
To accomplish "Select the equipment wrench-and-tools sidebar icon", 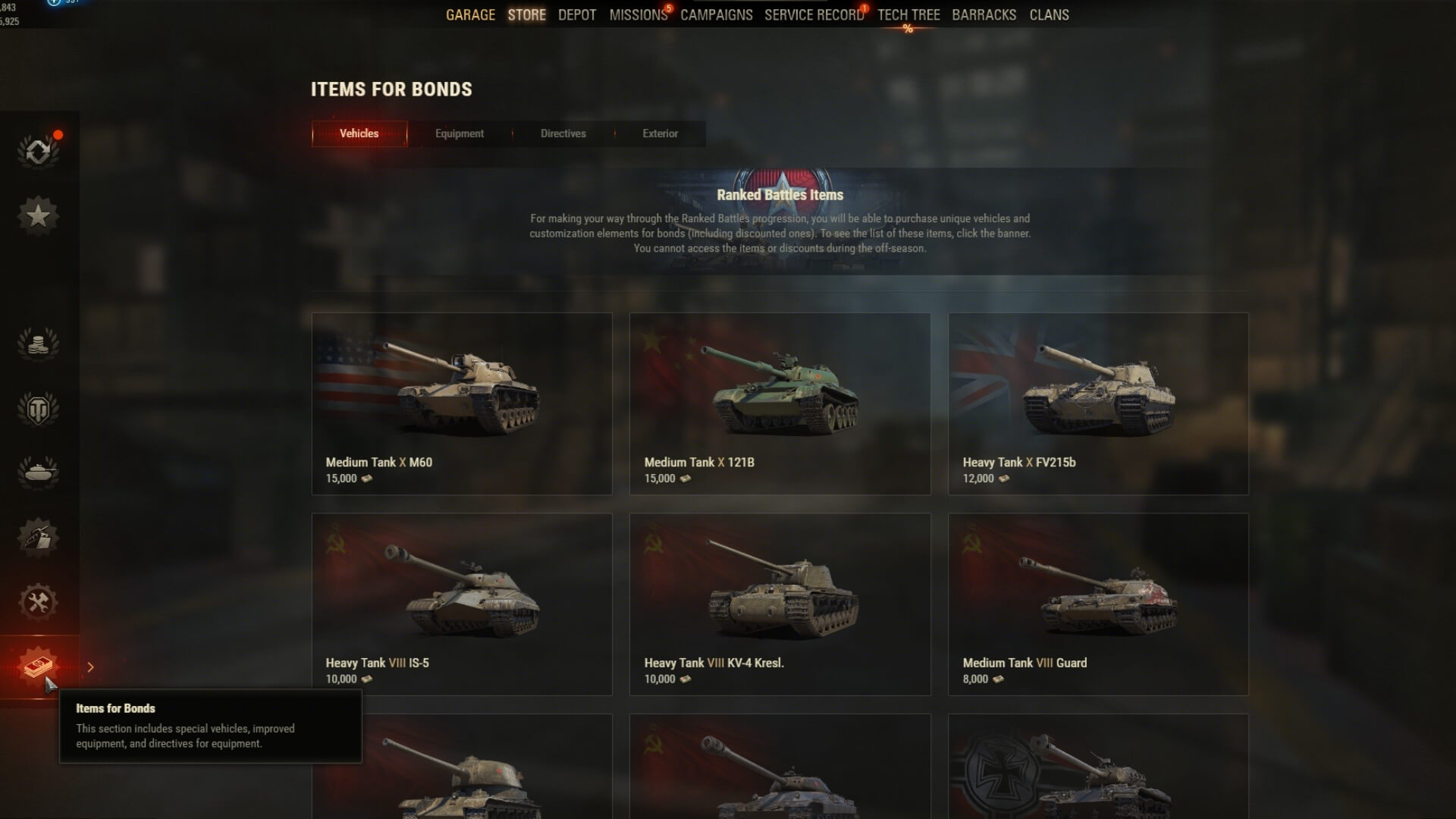I will click(39, 603).
